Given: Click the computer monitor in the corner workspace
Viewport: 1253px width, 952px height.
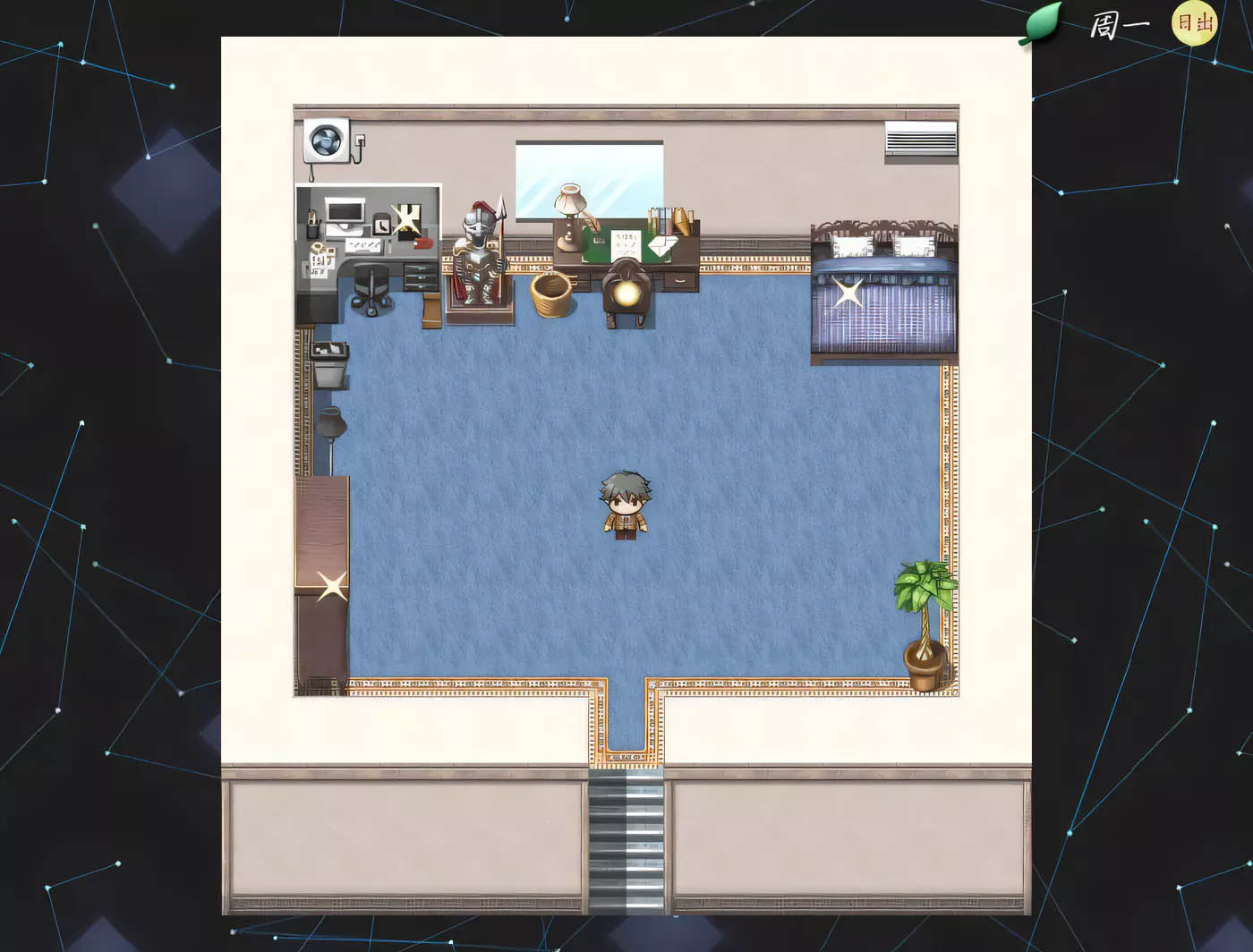Looking at the screenshot, I should pos(345,211).
